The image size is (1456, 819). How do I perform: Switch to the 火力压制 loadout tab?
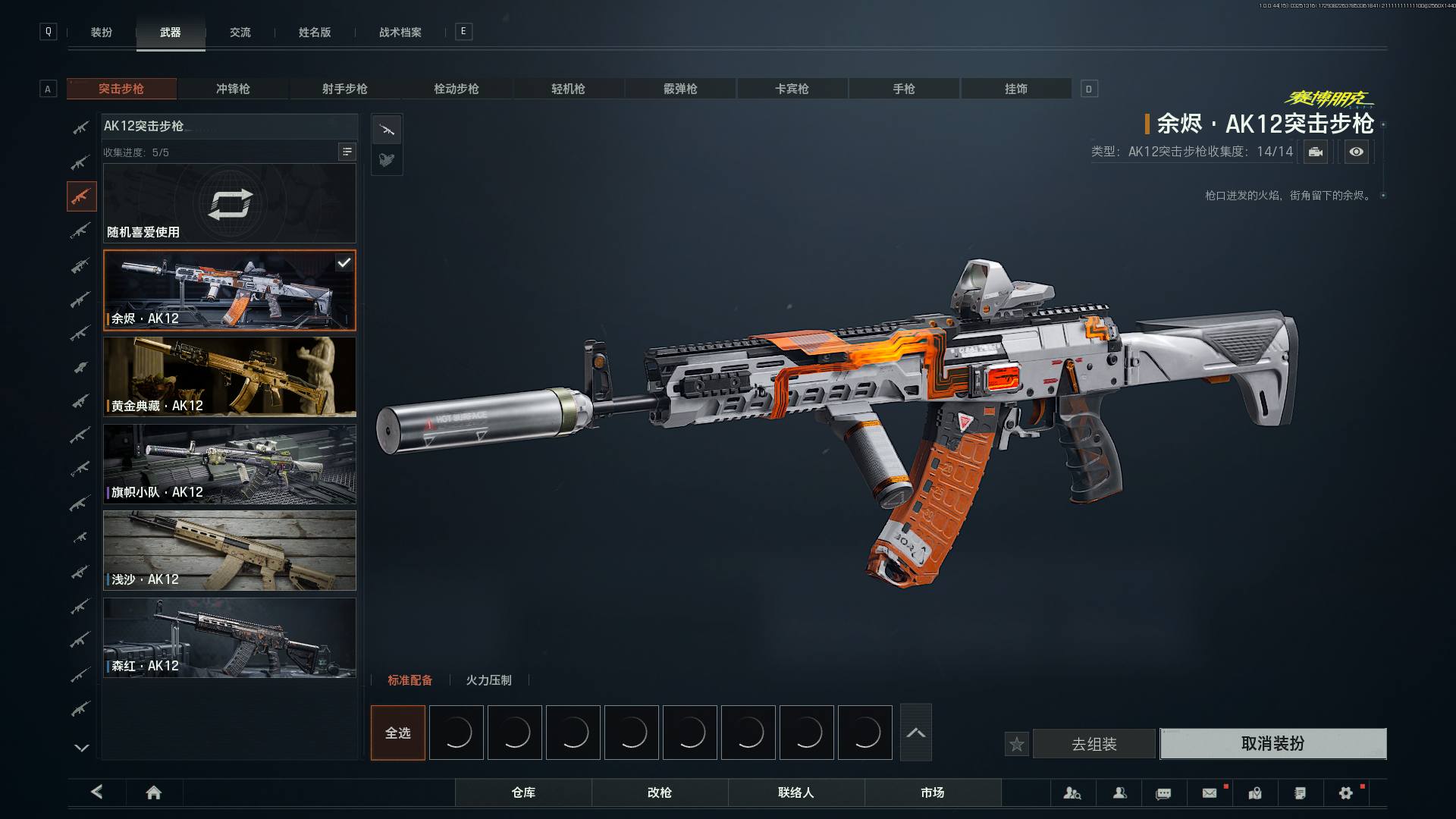pos(489,680)
